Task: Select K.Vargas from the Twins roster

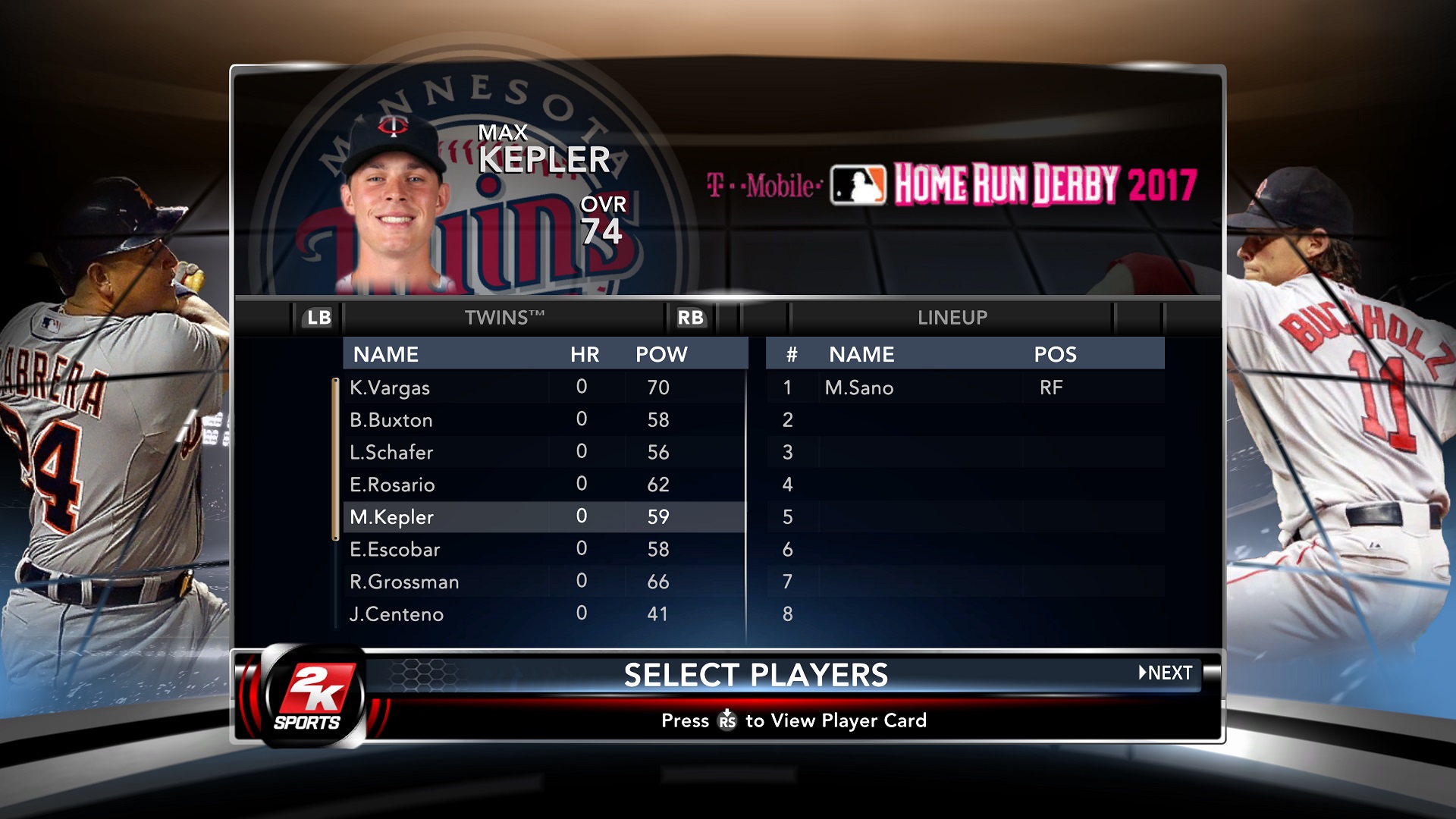Action: point(390,388)
